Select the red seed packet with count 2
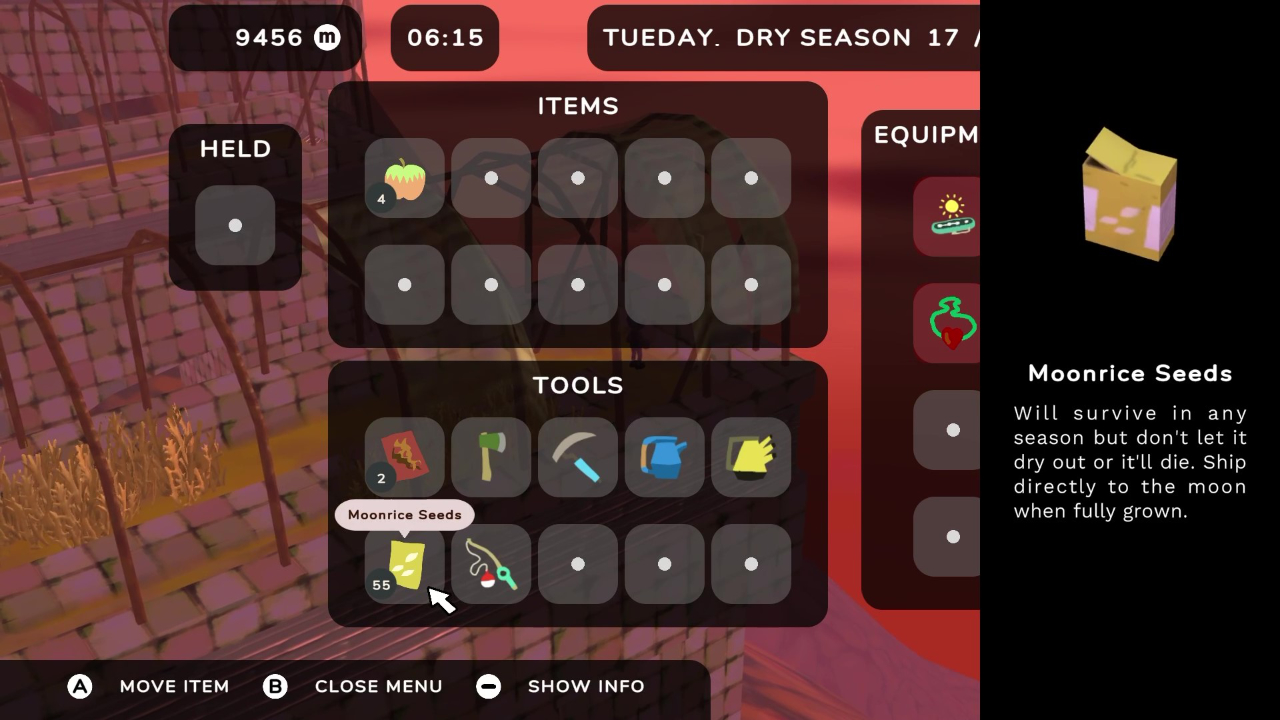Image resolution: width=1280 pixels, height=720 pixels. tap(404, 457)
